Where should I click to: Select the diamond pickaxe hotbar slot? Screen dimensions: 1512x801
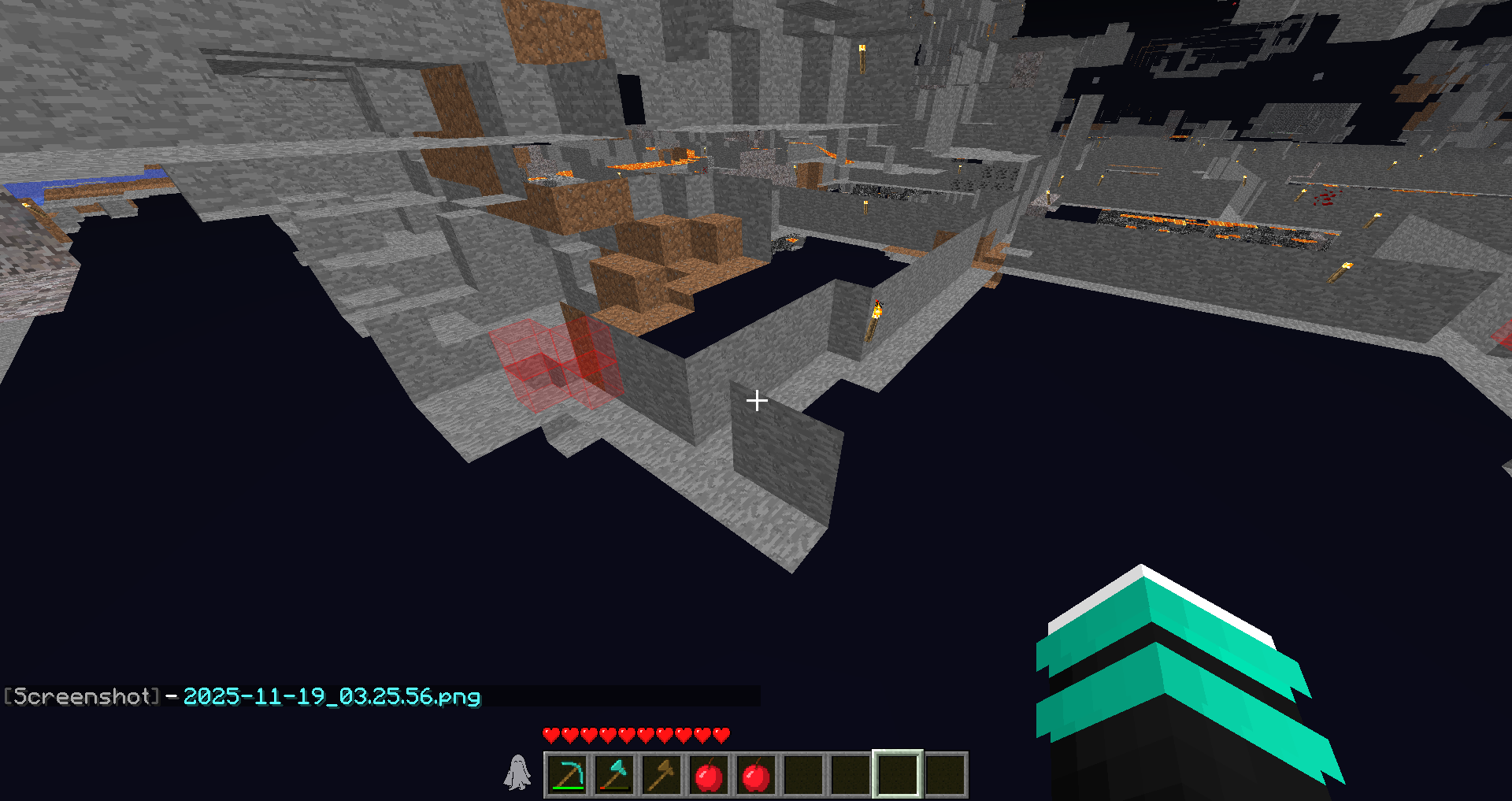567,775
